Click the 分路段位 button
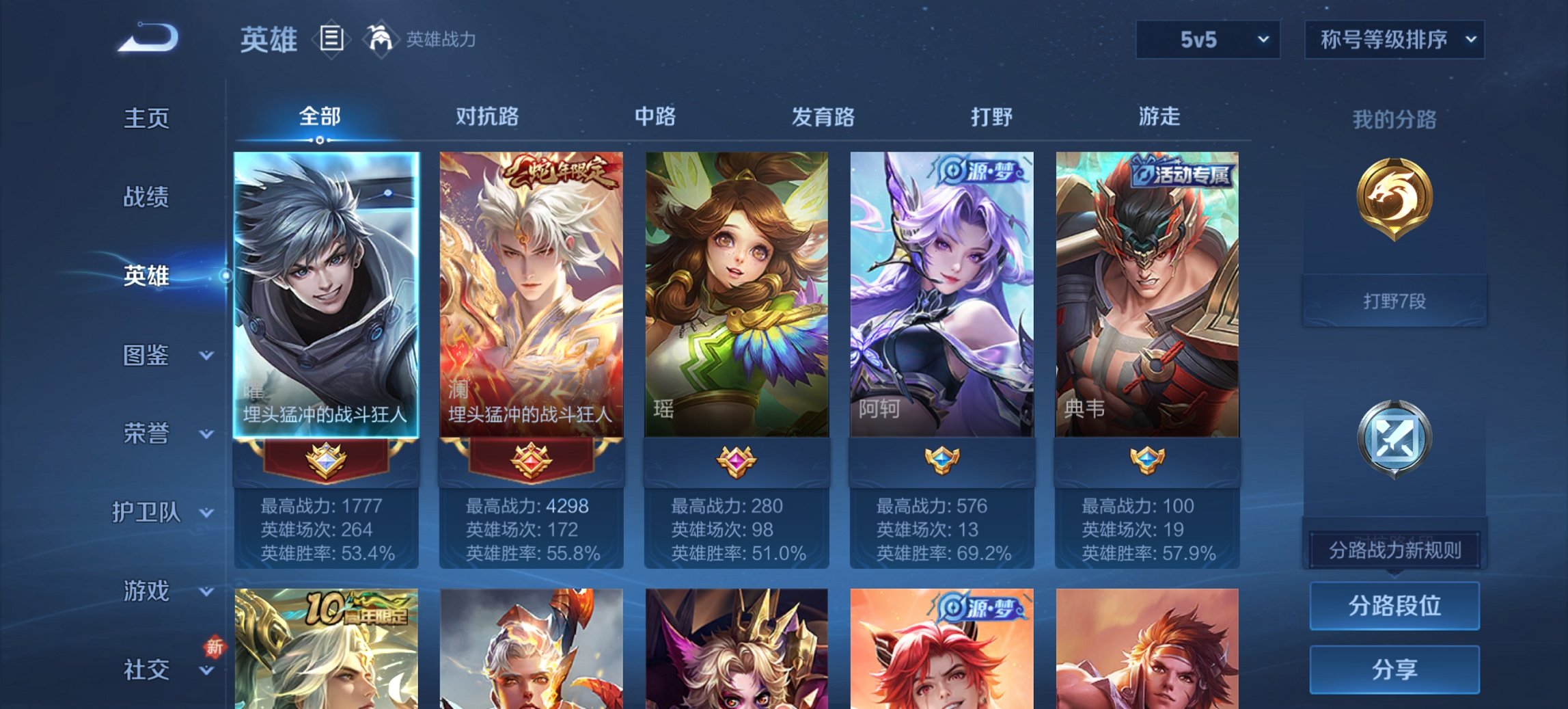The height and width of the screenshot is (709, 1568). coord(1394,605)
